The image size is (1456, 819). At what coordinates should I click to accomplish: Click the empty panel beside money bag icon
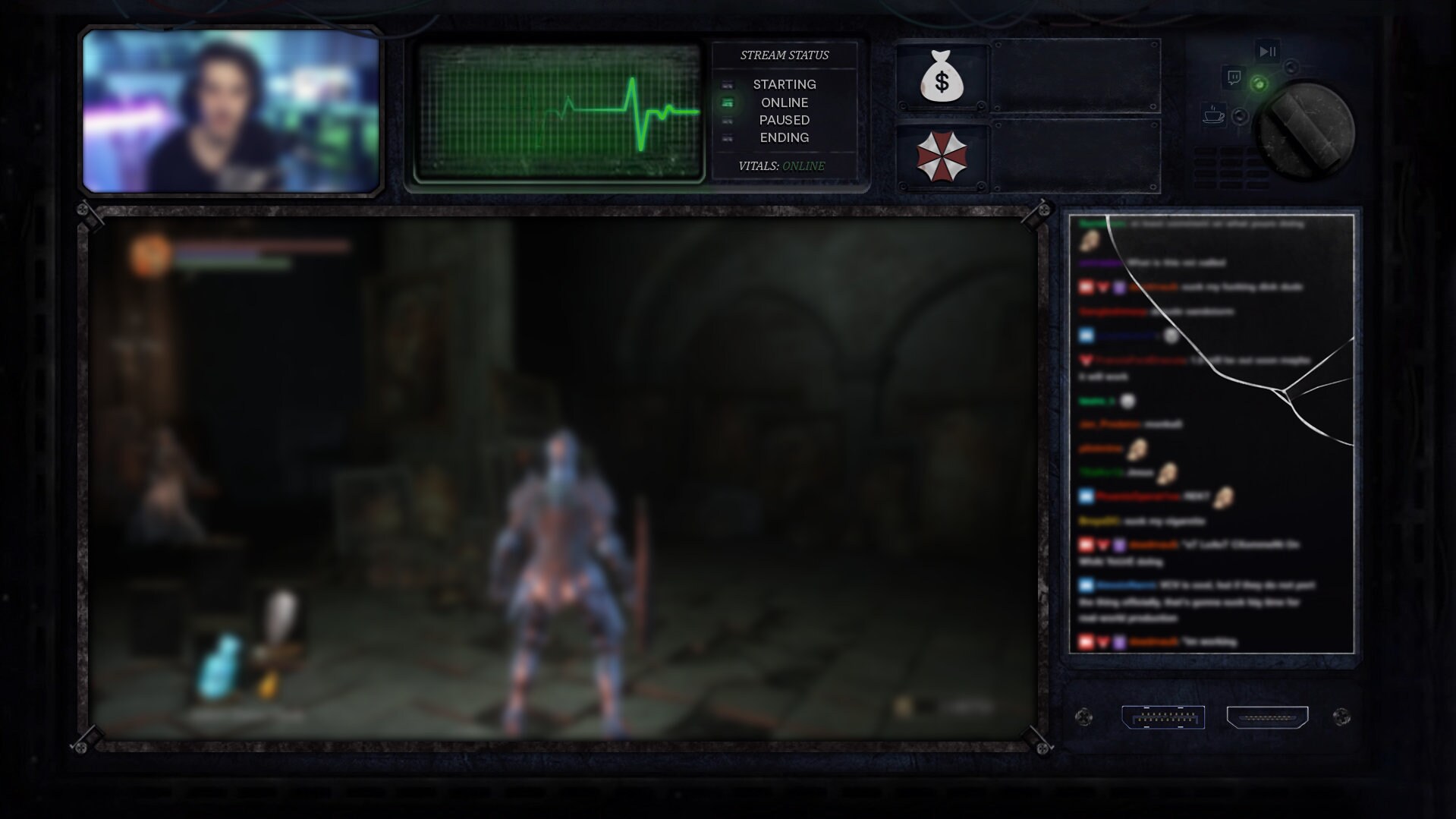click(1077, 76)
